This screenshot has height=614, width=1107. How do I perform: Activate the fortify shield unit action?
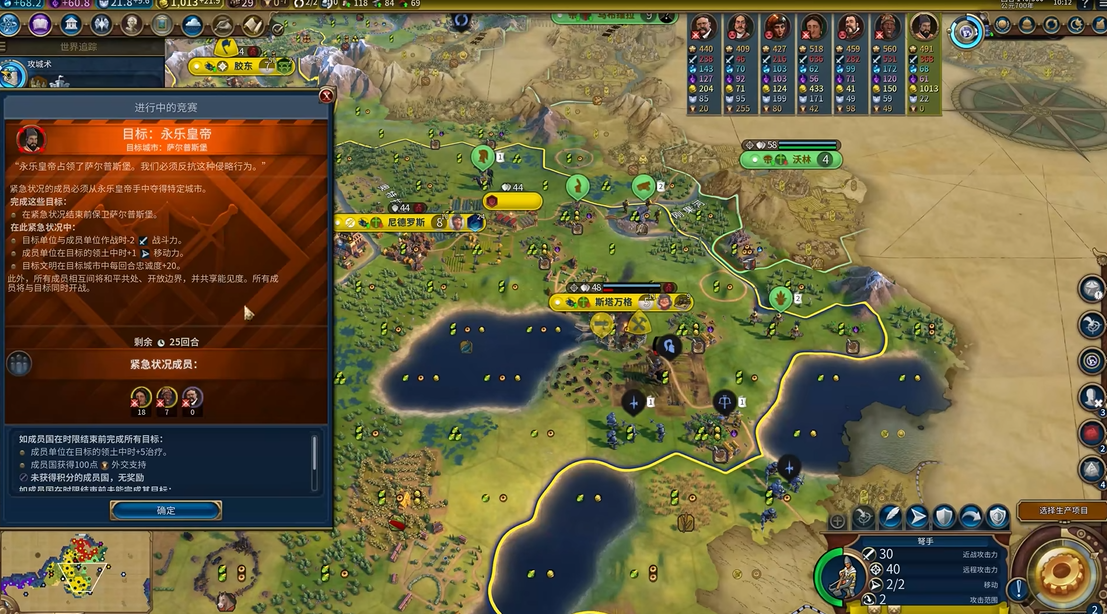pos(944,517)
